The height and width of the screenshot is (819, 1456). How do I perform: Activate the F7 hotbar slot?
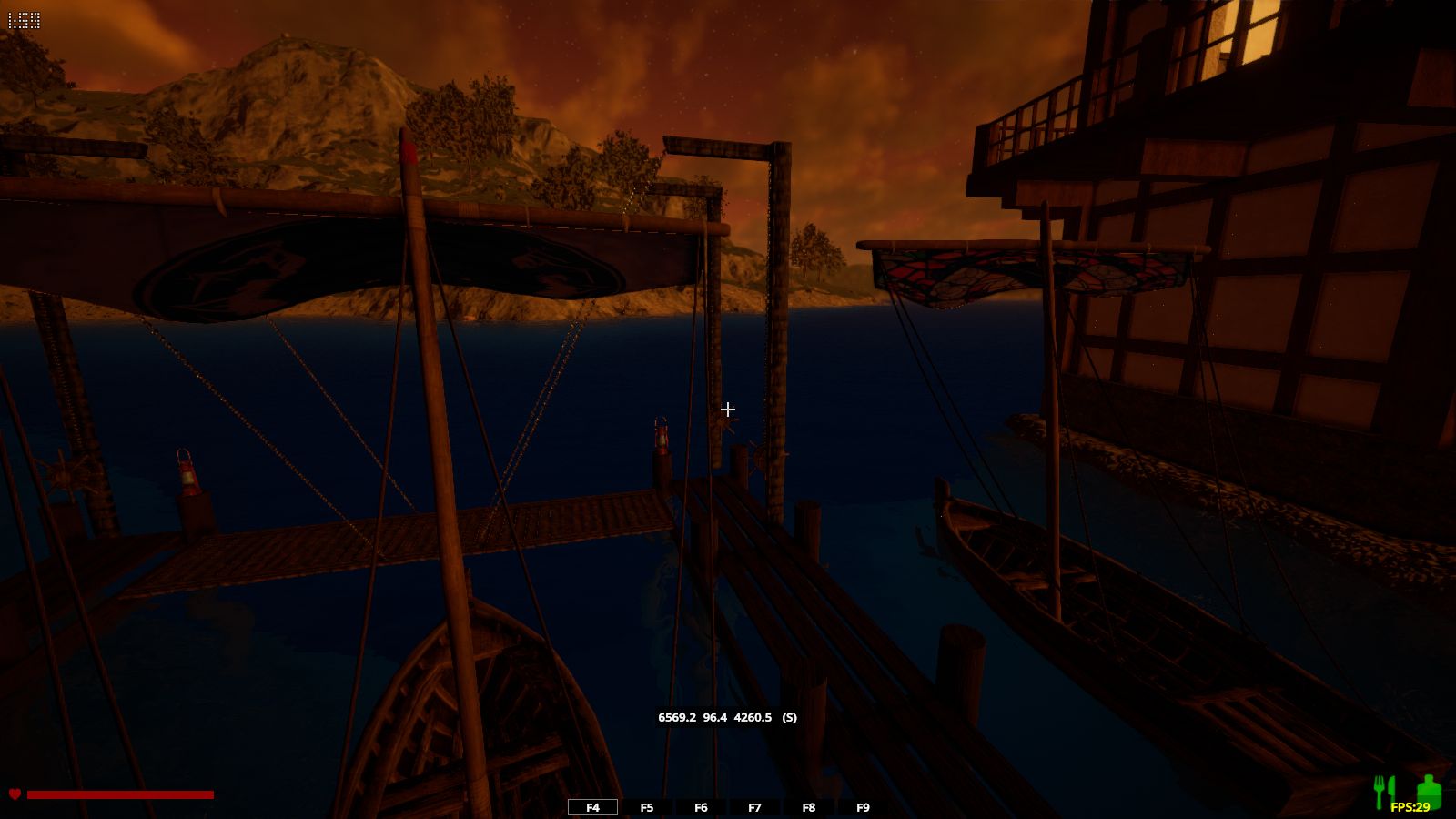pos(754,807)
